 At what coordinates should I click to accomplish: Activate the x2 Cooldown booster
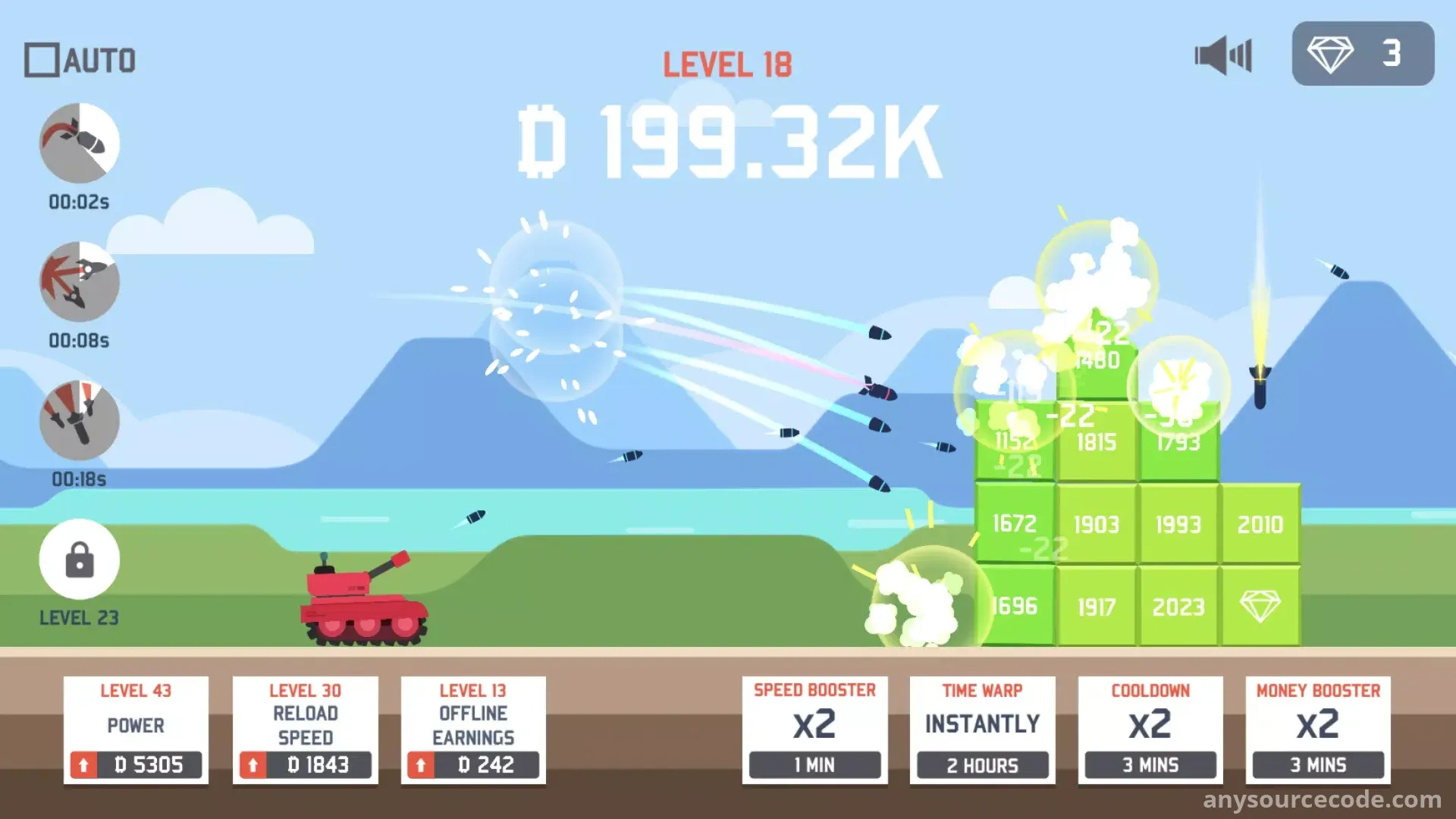1150,730
